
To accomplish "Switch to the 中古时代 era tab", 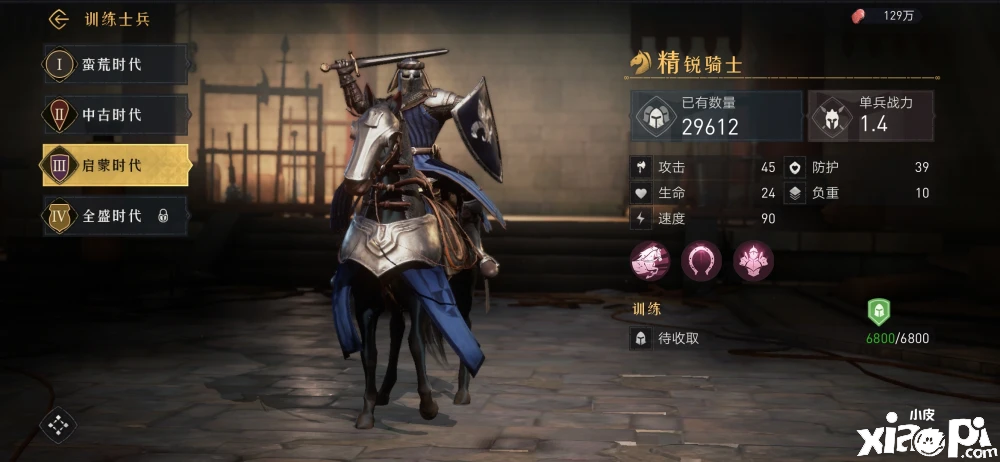I will tap(115, 115).
